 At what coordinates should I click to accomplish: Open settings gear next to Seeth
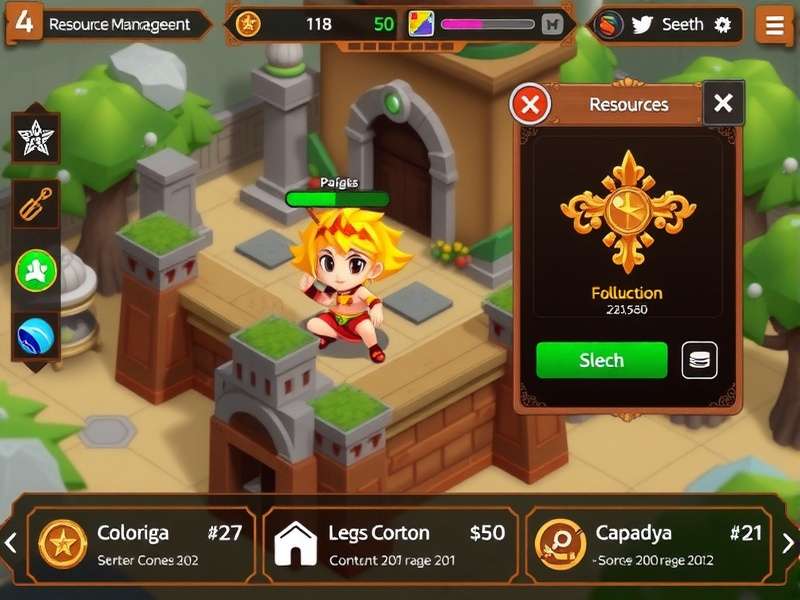pyautogui.click(x=723, y=25)
